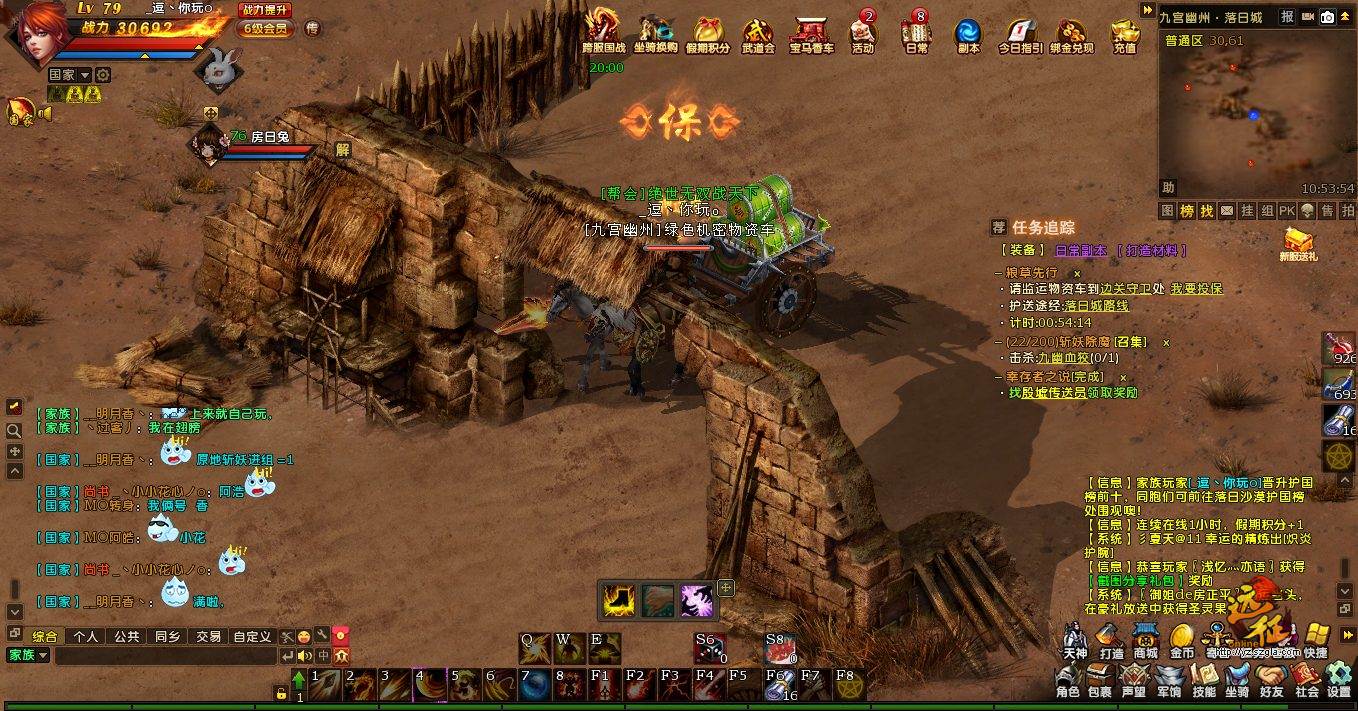Open the 商城 shop
Image resolution: width=1358 pixels, height=711 pixels.
pos(1145,640)
